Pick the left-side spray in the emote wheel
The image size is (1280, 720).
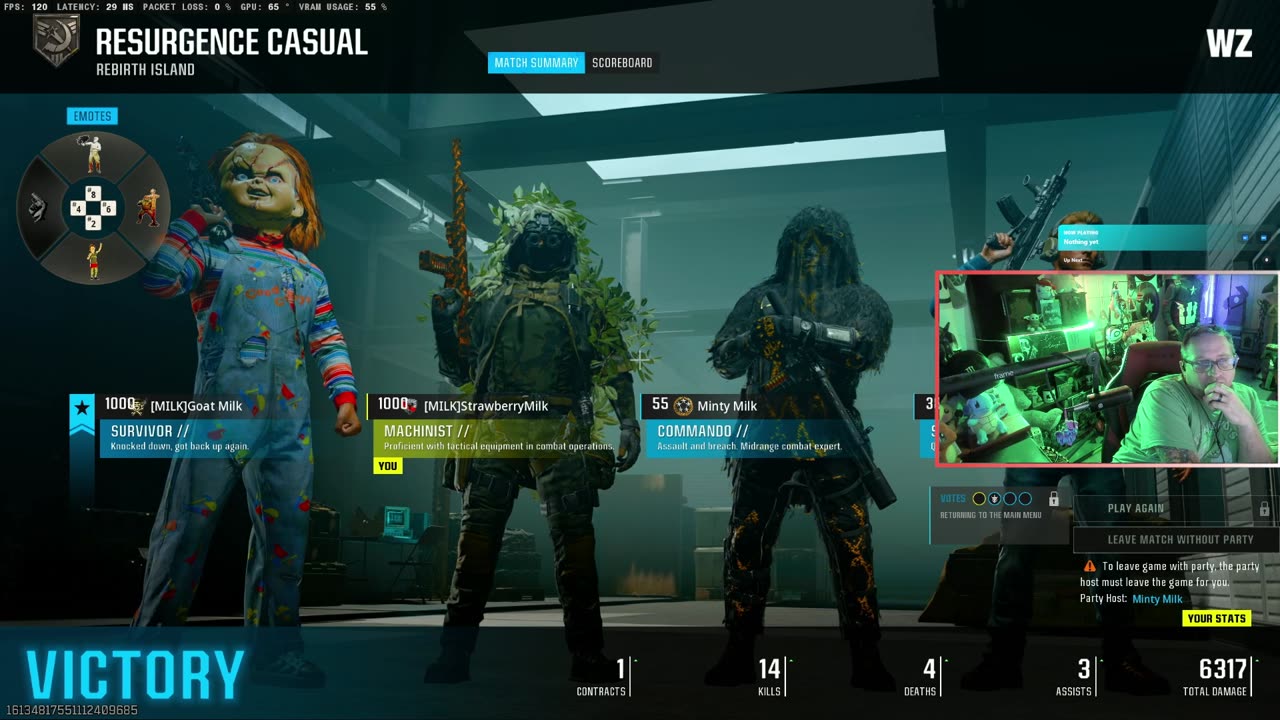coord(38,208)
